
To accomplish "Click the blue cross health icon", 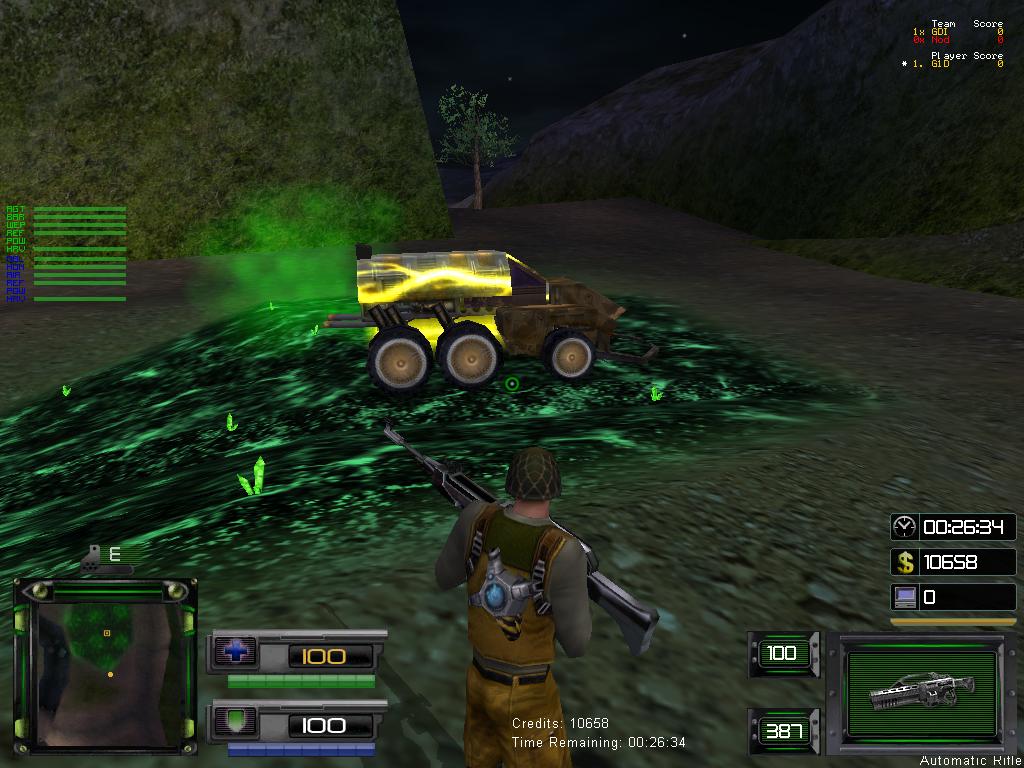I will (236, 653).
